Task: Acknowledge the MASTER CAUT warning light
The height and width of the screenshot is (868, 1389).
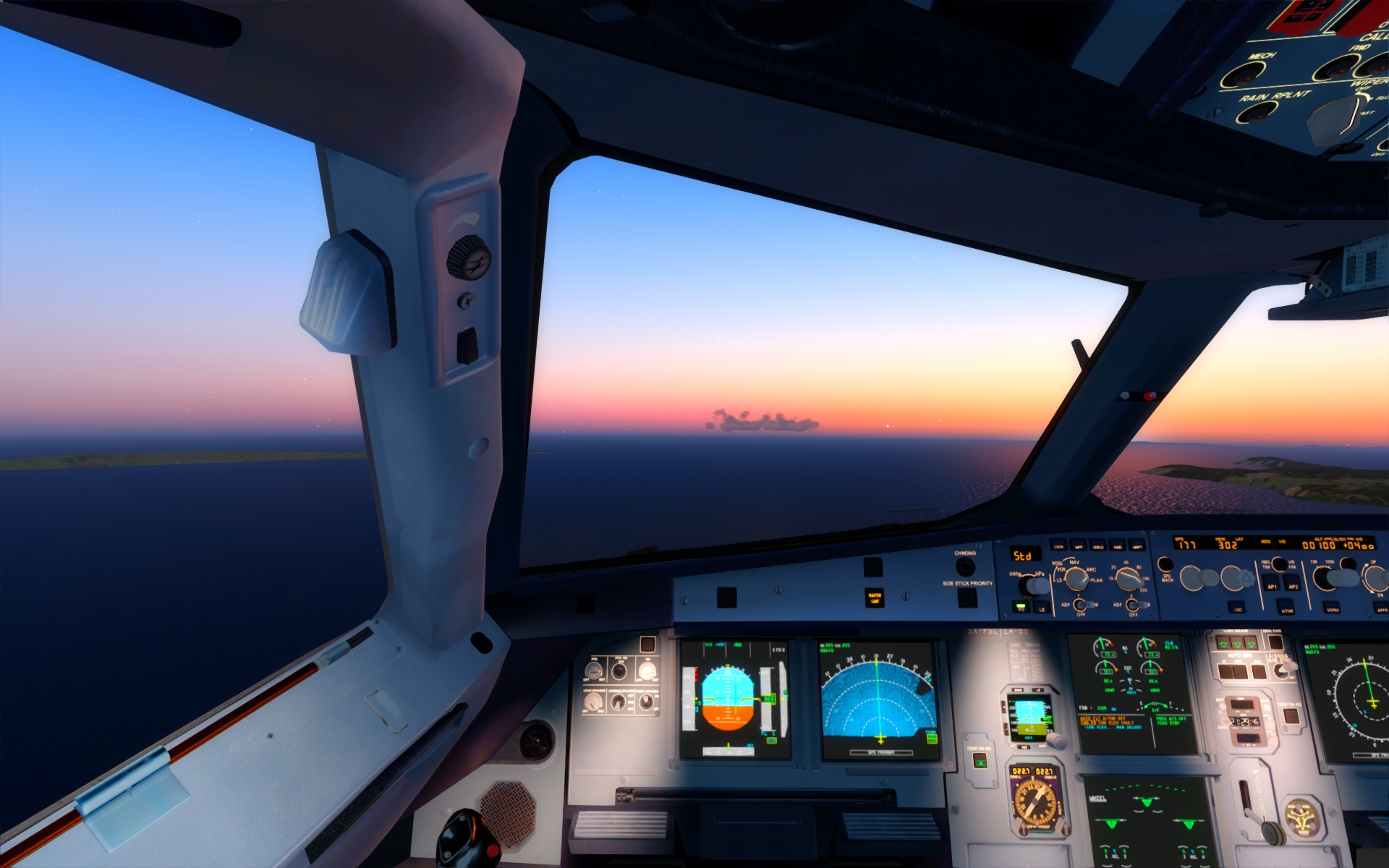Action: click(875, 598)
